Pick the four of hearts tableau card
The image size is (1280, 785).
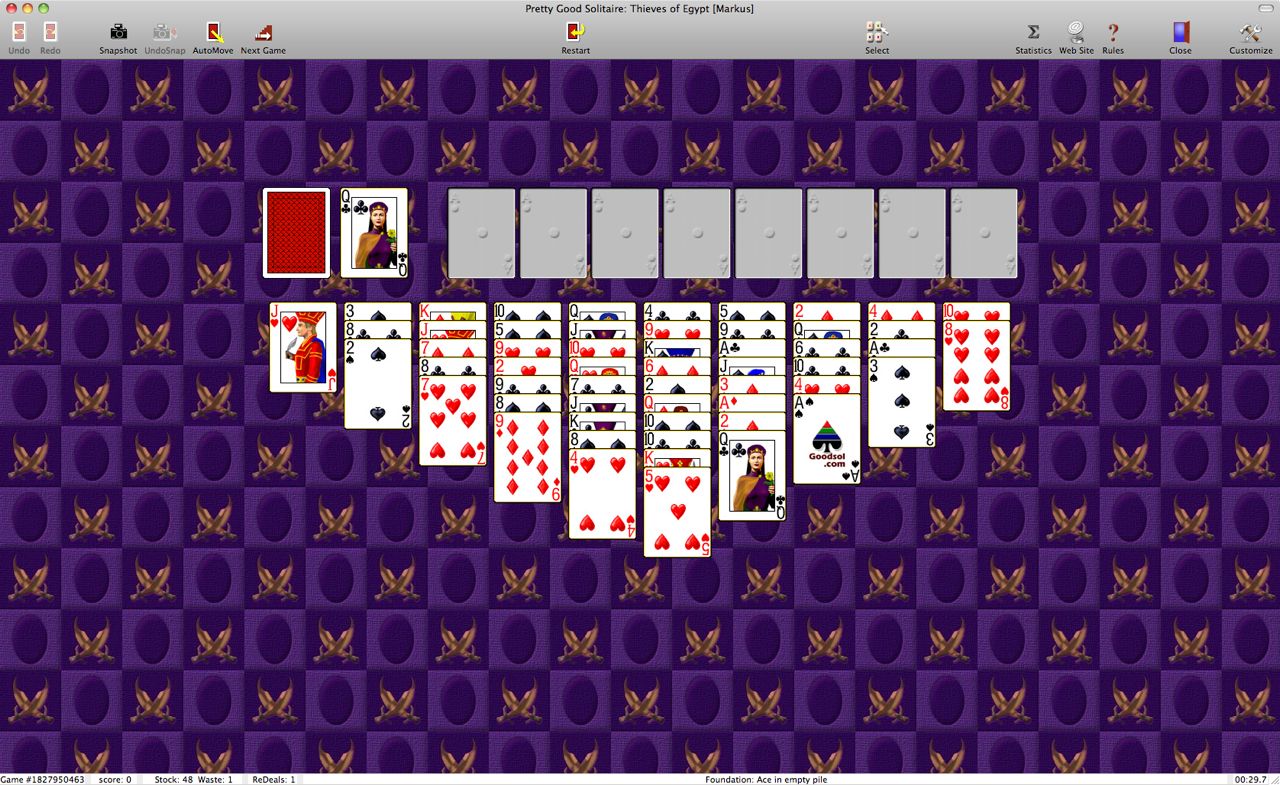tap(602, 497)
